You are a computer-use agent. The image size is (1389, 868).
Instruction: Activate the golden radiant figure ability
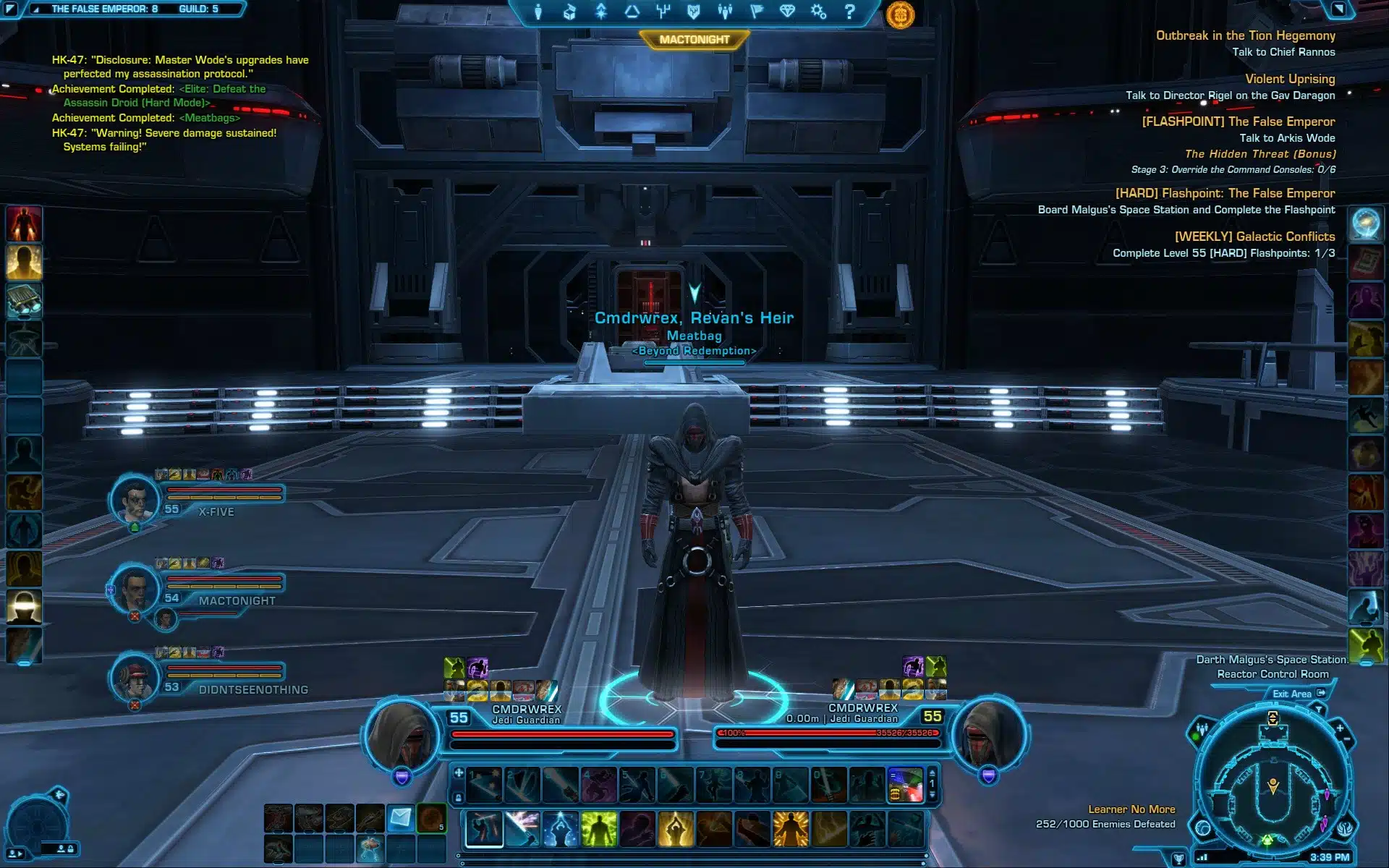(790, 829)
